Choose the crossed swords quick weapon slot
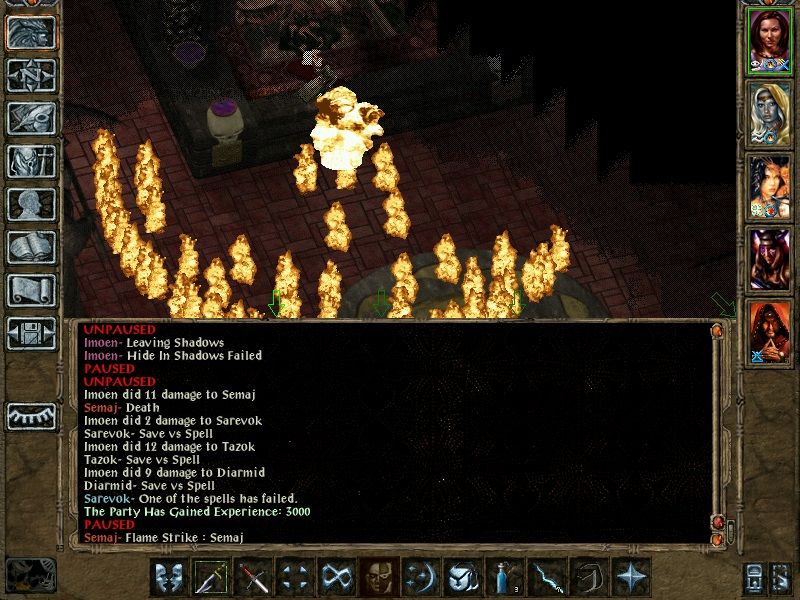This screenshot has width=800, height=600. tap(254, 578)
